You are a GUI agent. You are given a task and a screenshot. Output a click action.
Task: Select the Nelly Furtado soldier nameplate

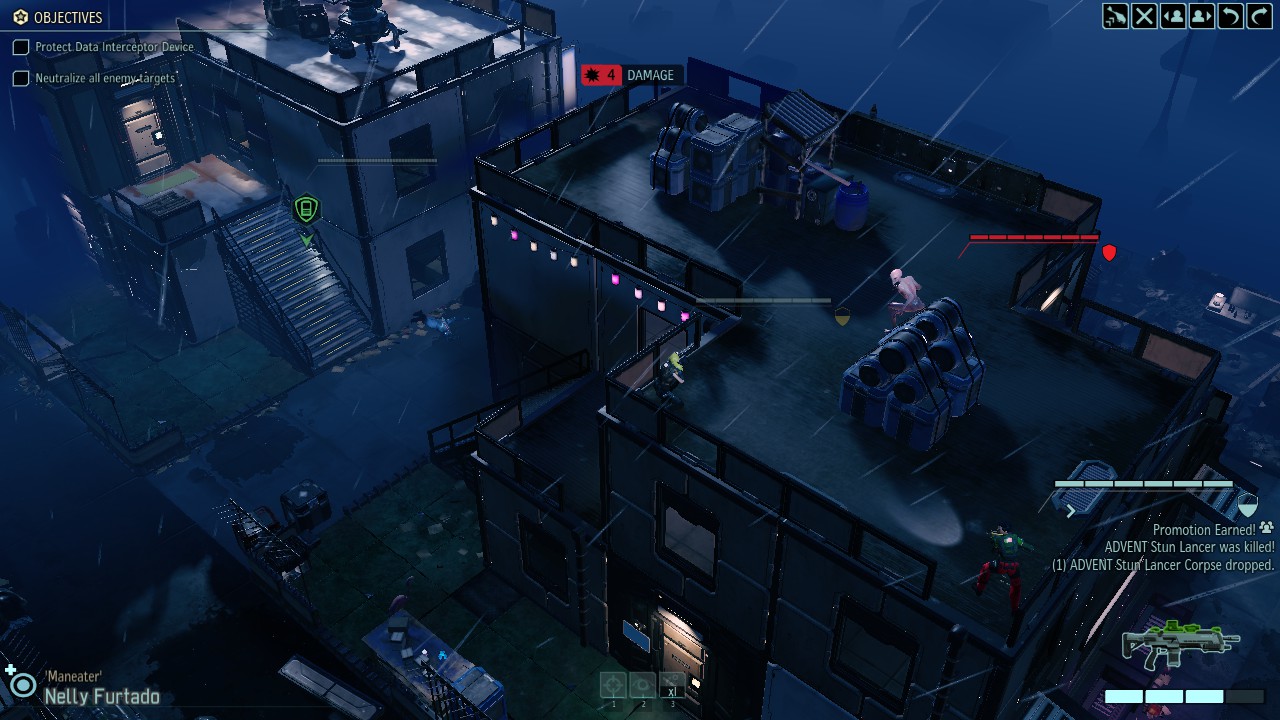[101, 696]
